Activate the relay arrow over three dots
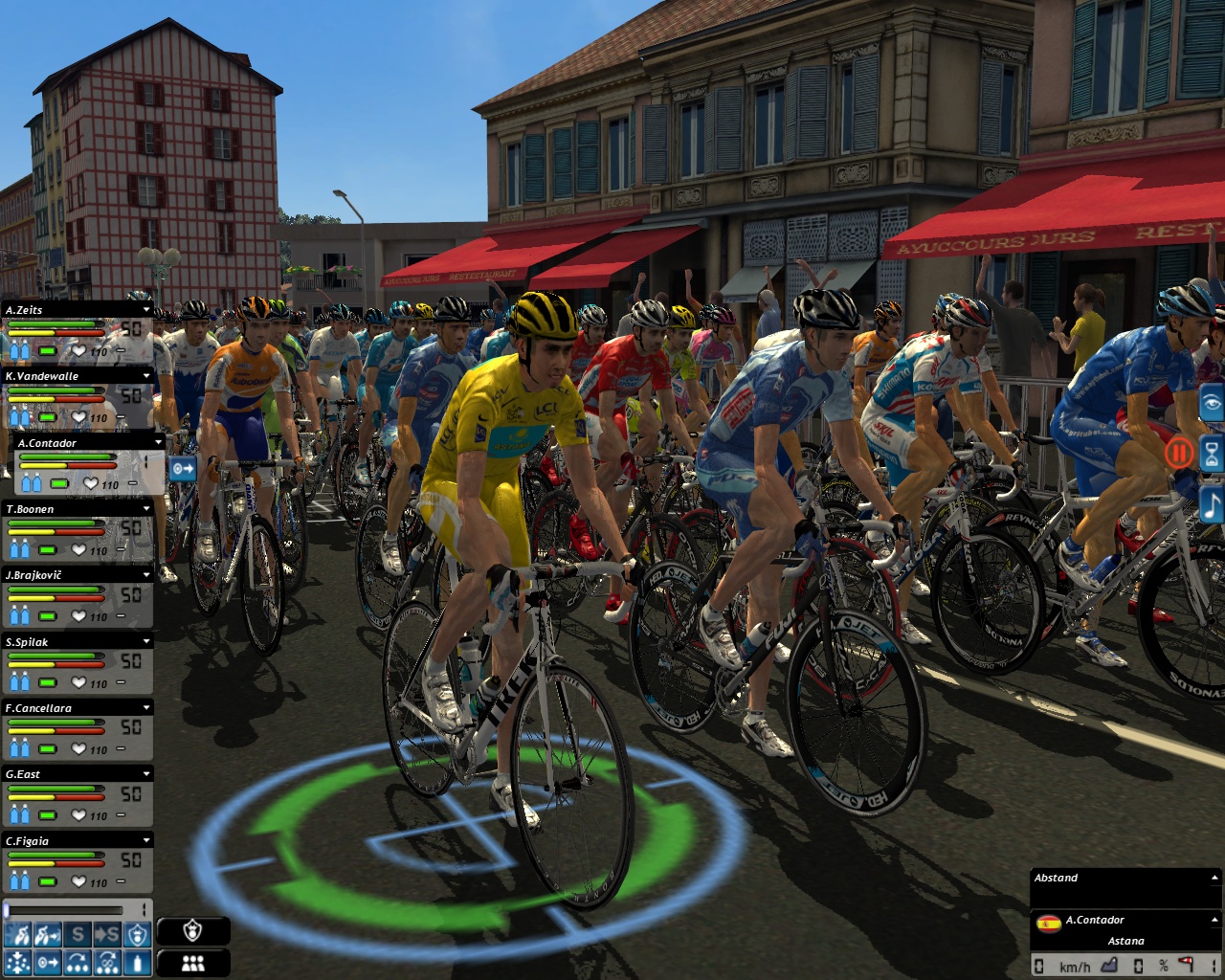The width and height of the screenshot is (1225, 980). [x=78, y=962]
